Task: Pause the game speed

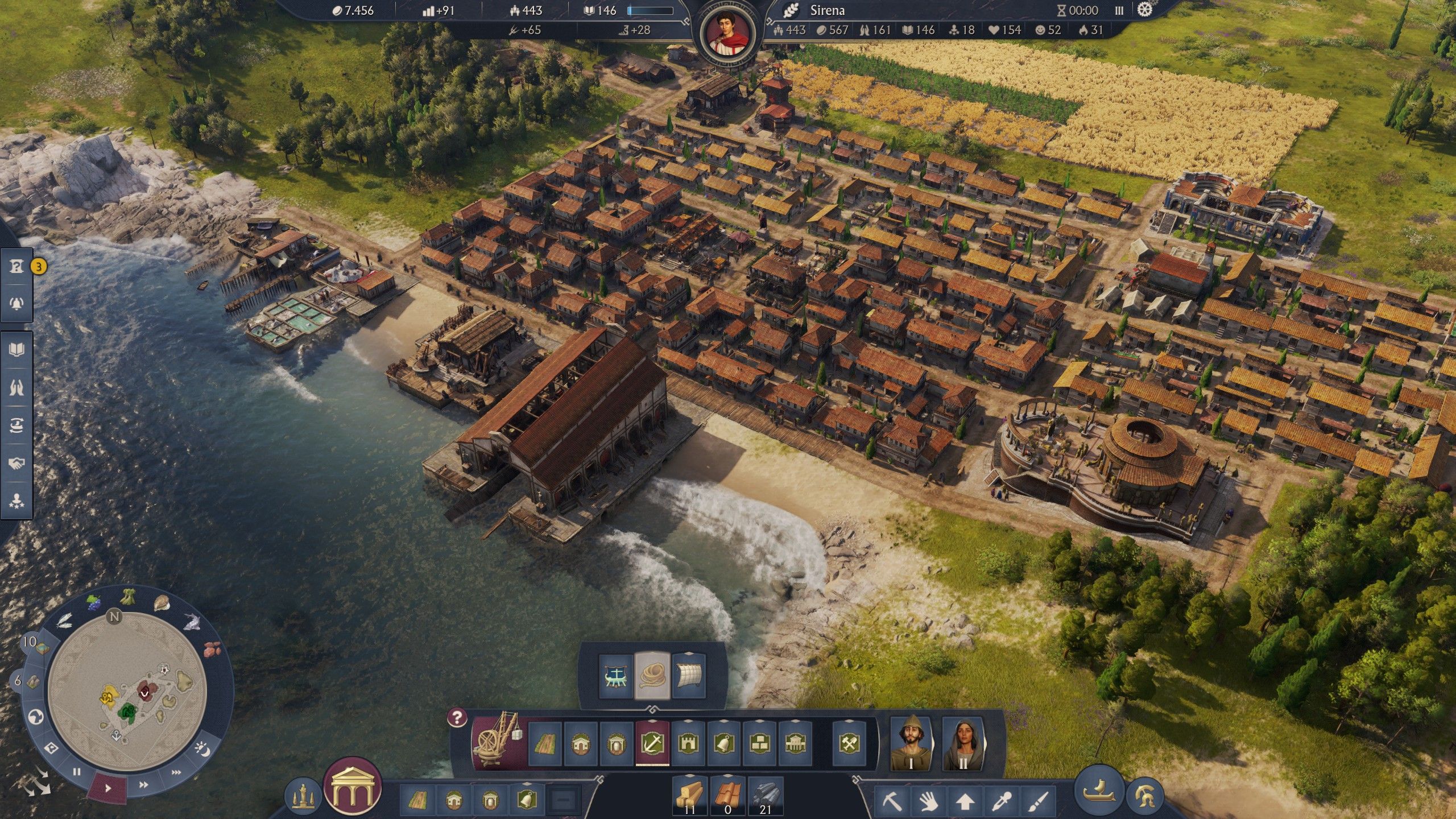Action: point(77,772)
